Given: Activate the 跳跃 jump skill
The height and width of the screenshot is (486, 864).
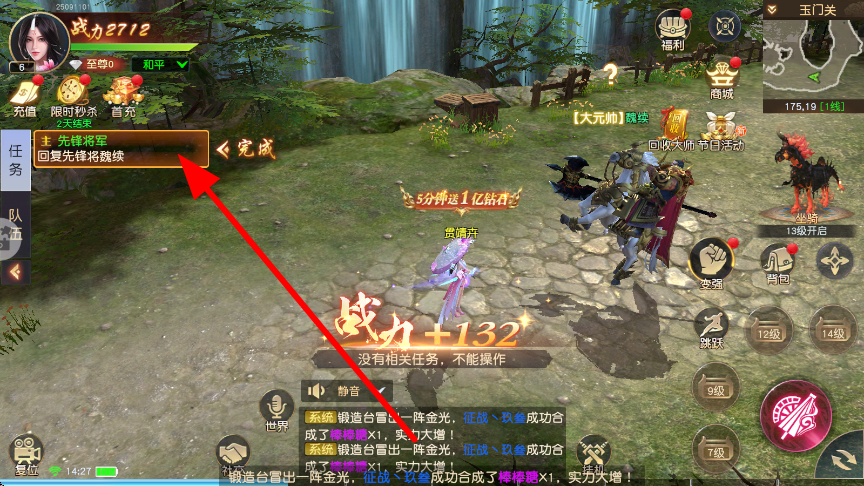Looking at the screenshot, I should [x=712, y=327].
